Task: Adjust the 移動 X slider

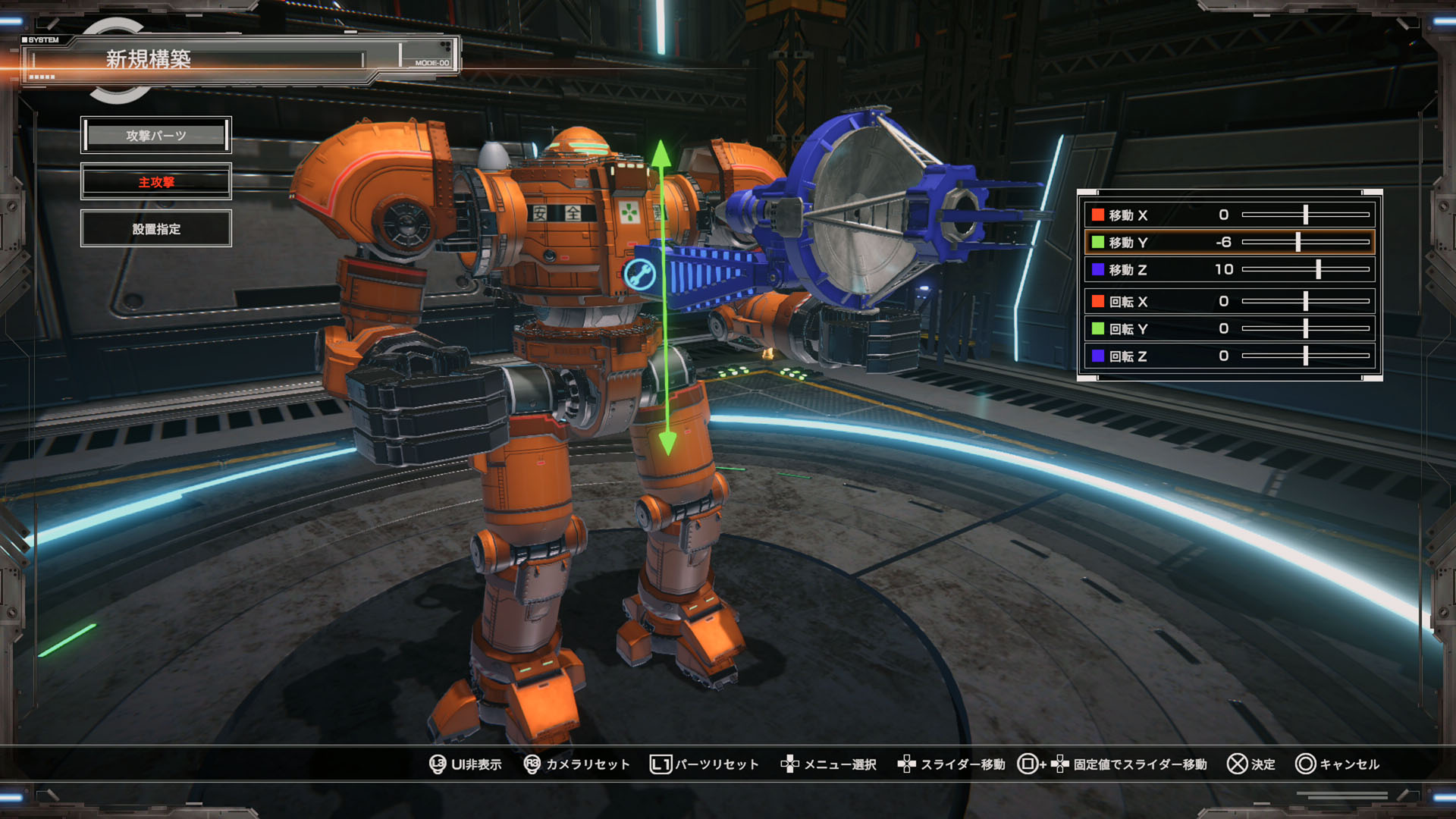Action: tap(1305, 215)
